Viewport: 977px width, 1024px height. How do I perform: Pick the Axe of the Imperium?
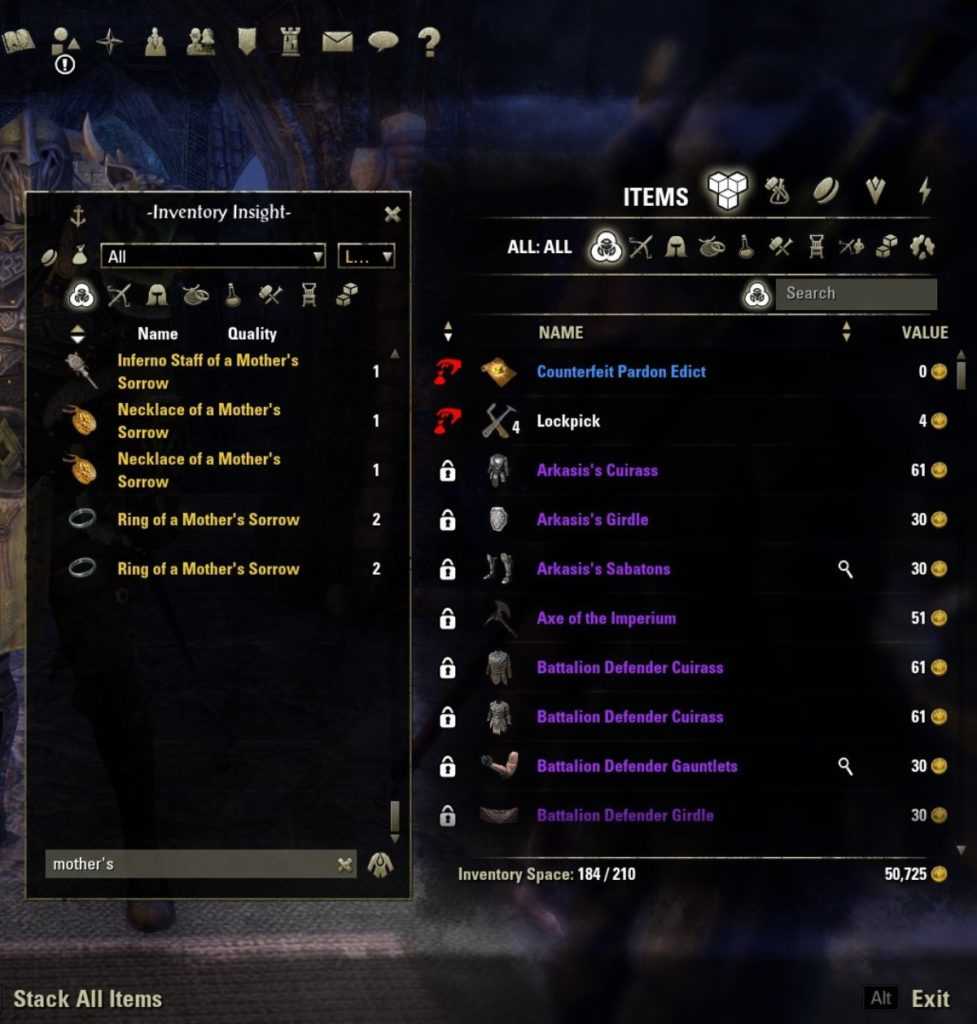606,618
